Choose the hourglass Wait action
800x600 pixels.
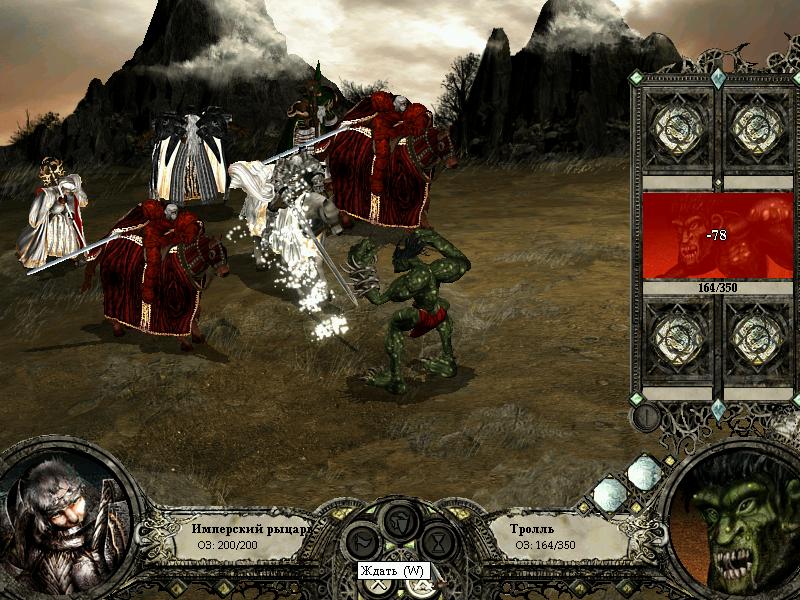coord(437,543)
